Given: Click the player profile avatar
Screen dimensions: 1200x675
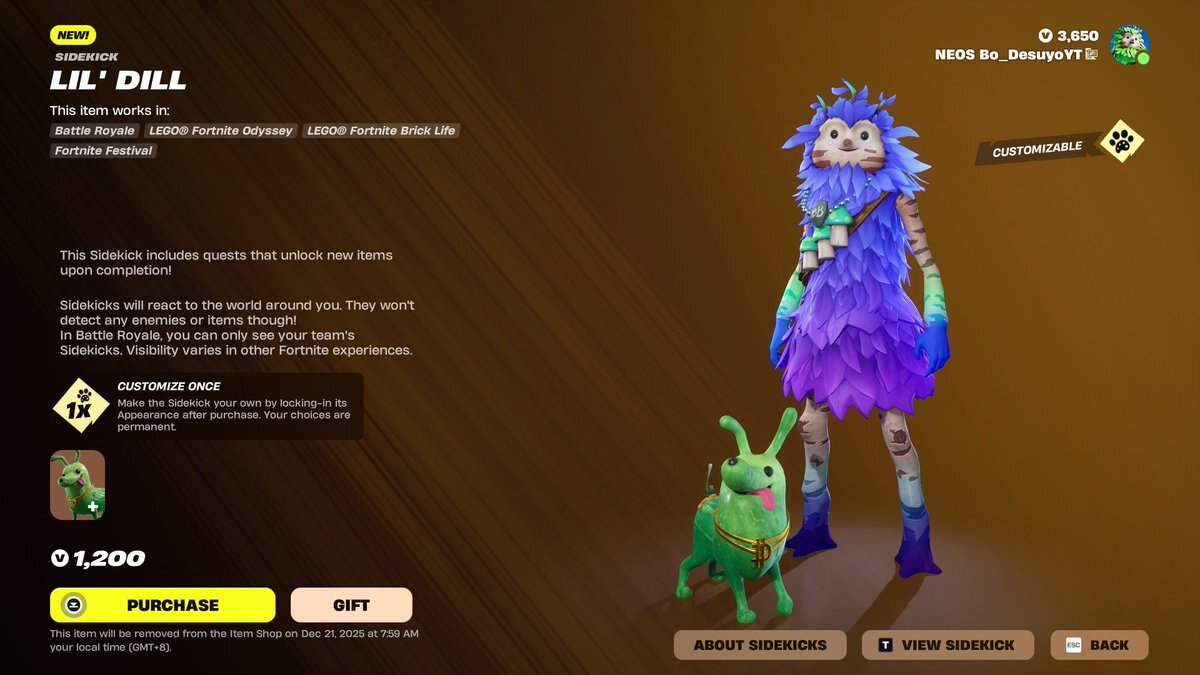Looking at the screenshot, I should point(1129,45).
